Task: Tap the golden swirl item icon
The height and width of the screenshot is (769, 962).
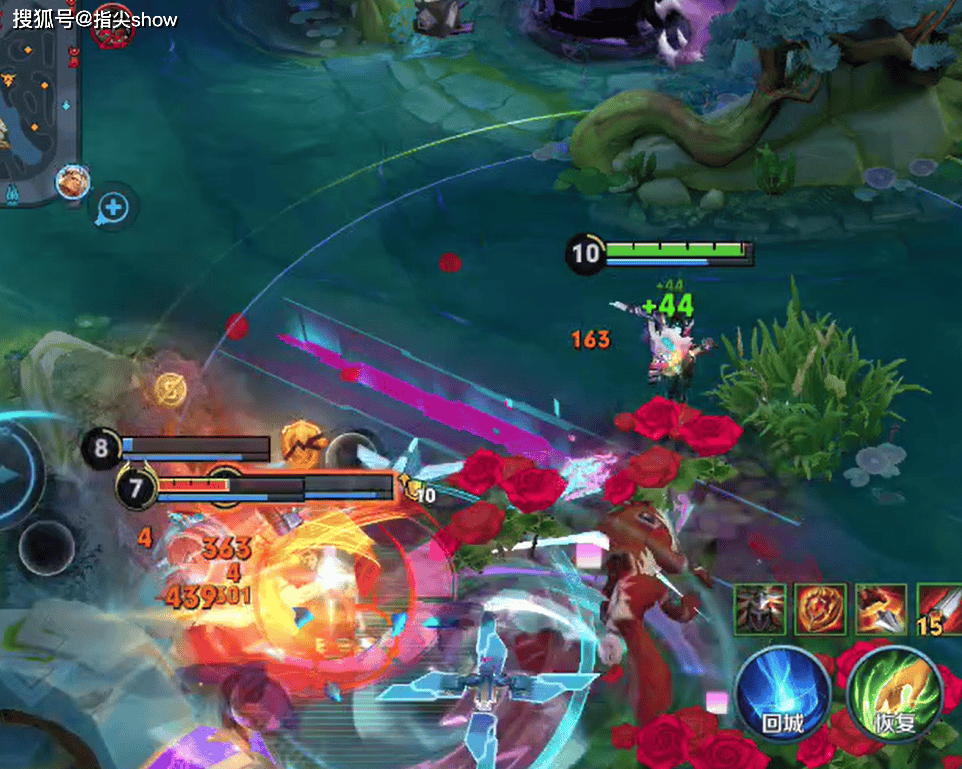Action: 820,609
